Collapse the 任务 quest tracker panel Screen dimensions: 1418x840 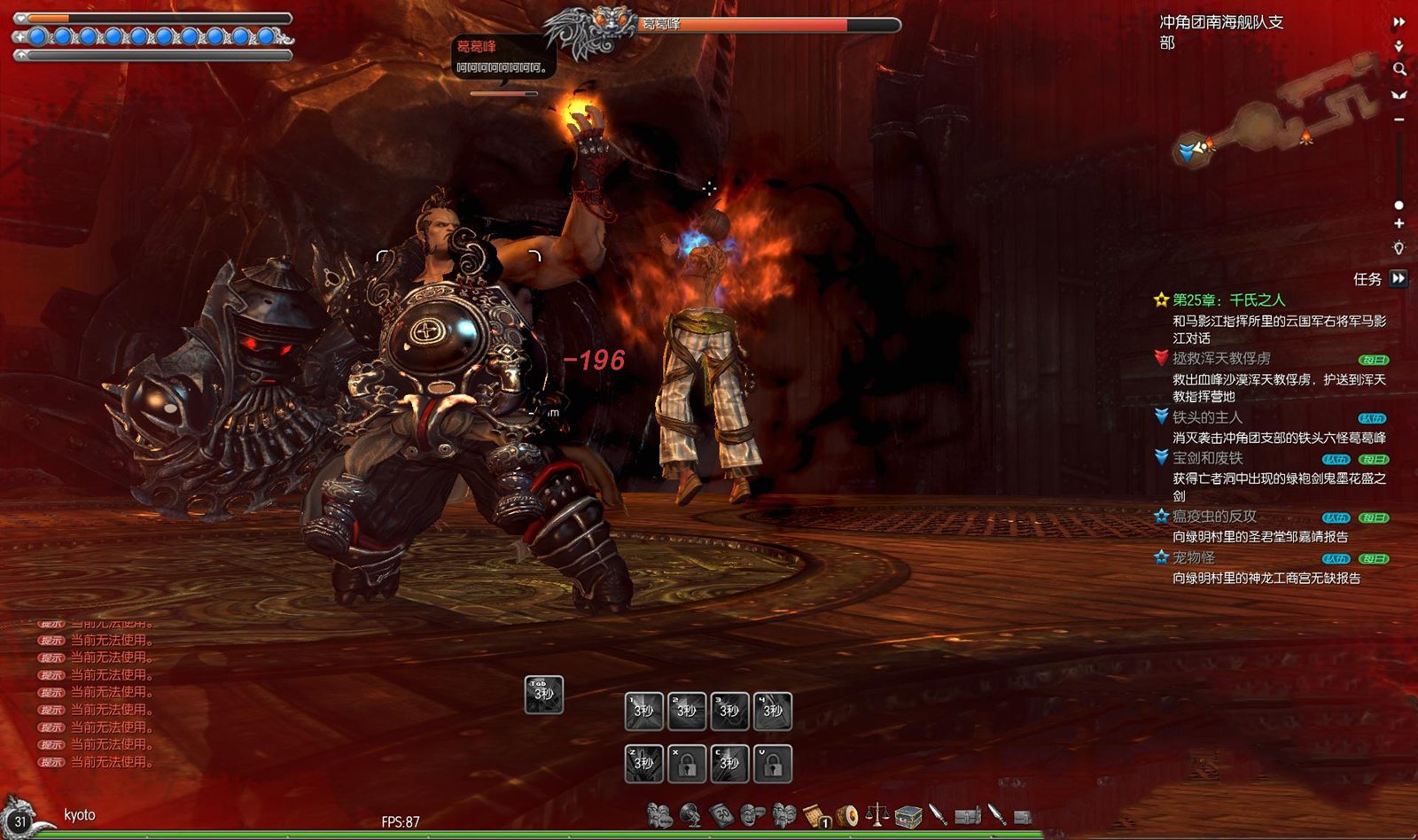tap(1399, 278)
